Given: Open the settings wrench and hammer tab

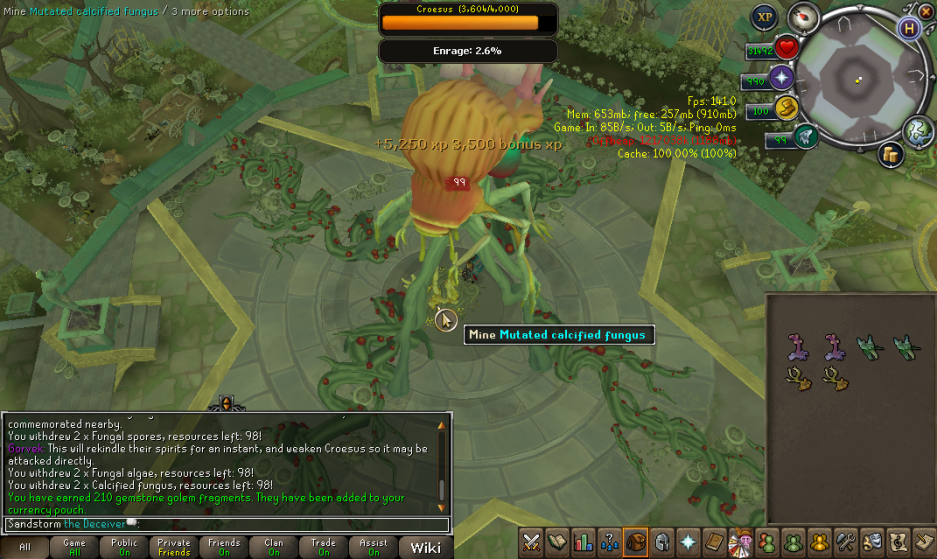Looking at the screenshot, I should tap(845, 543).
